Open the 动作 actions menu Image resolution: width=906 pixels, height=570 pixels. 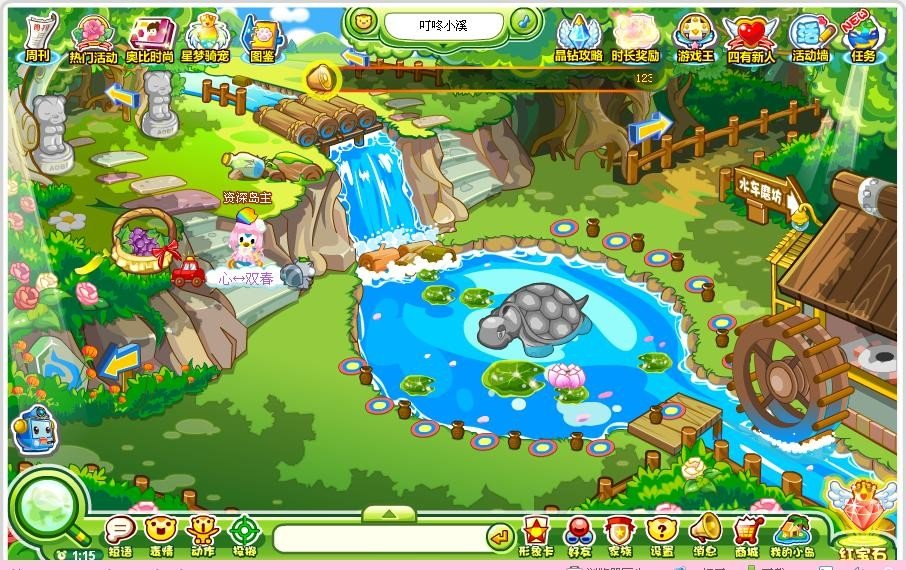point(203,533)
